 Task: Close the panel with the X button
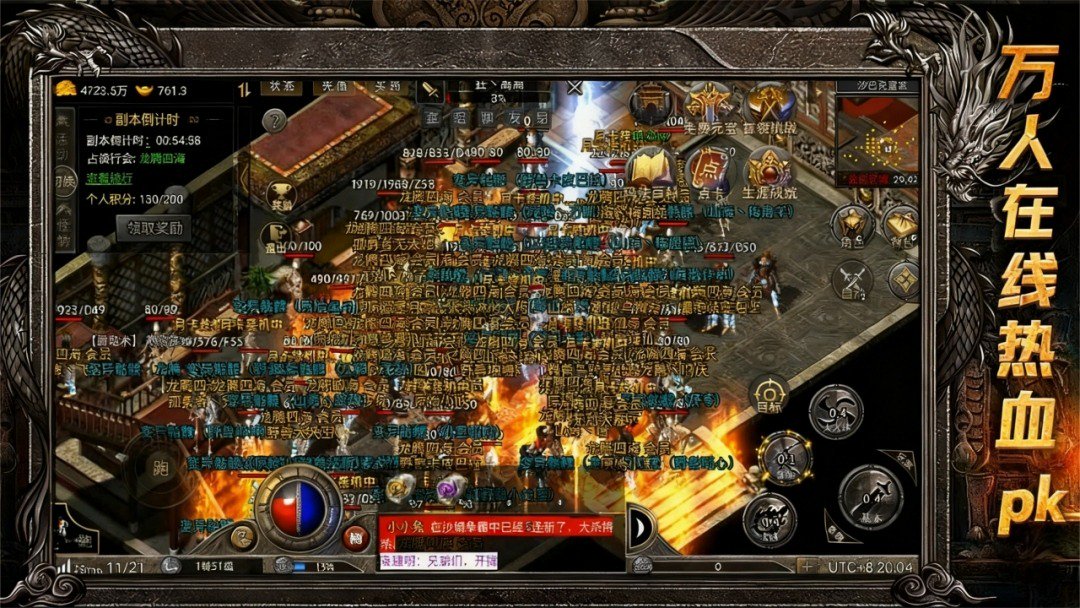[575, 88]
